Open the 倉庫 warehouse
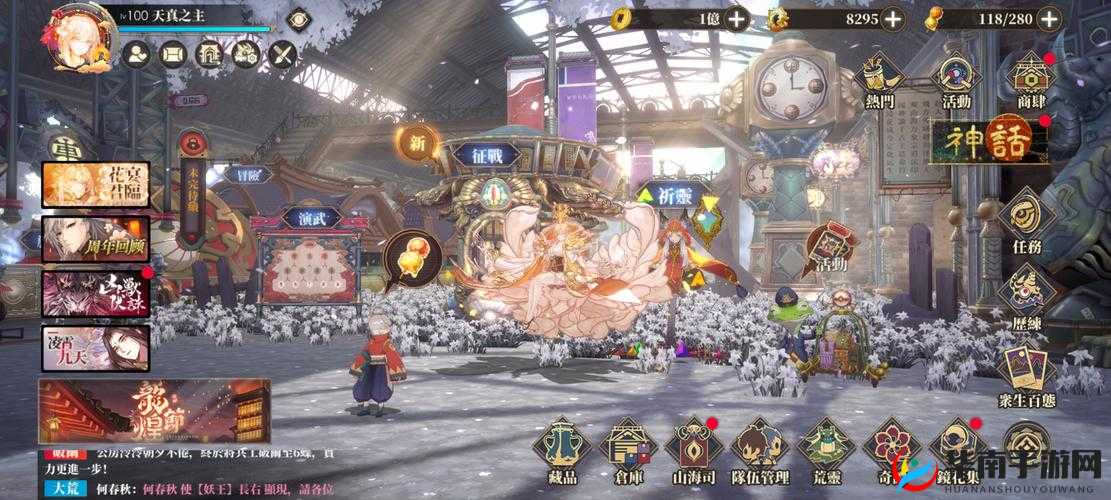 click(627, 451)
